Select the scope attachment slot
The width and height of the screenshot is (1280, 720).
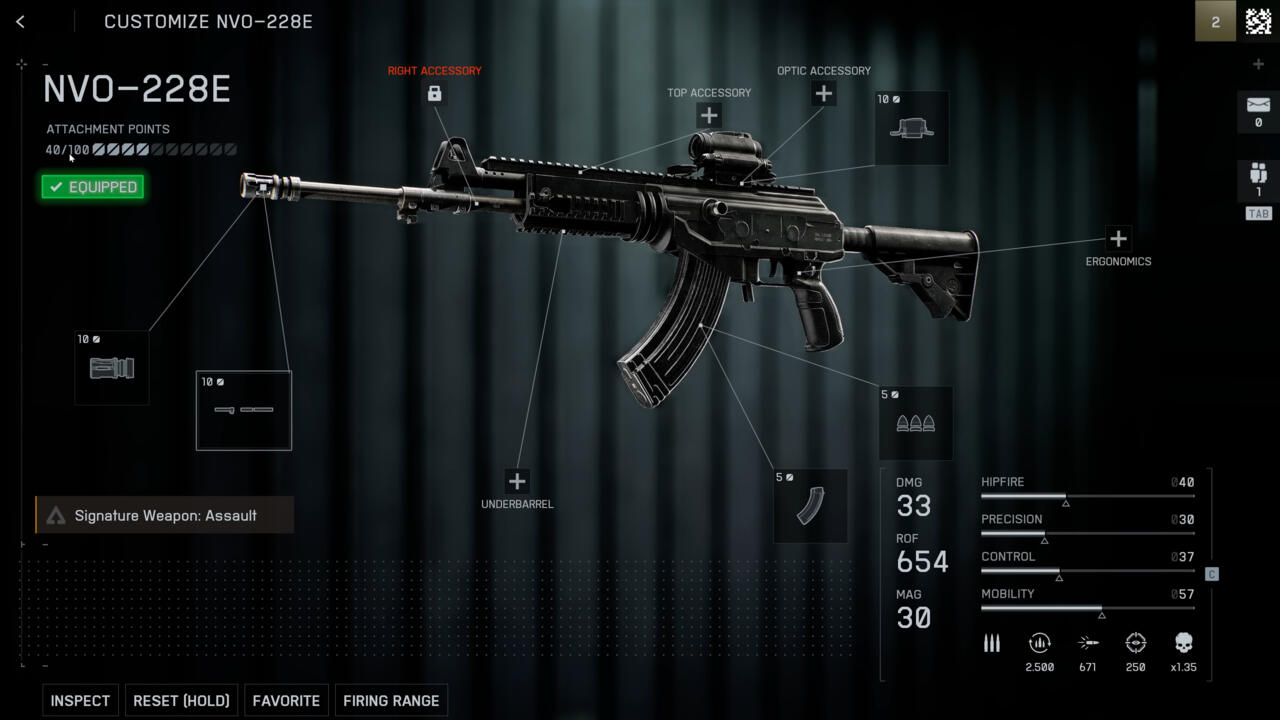[911, 128]
